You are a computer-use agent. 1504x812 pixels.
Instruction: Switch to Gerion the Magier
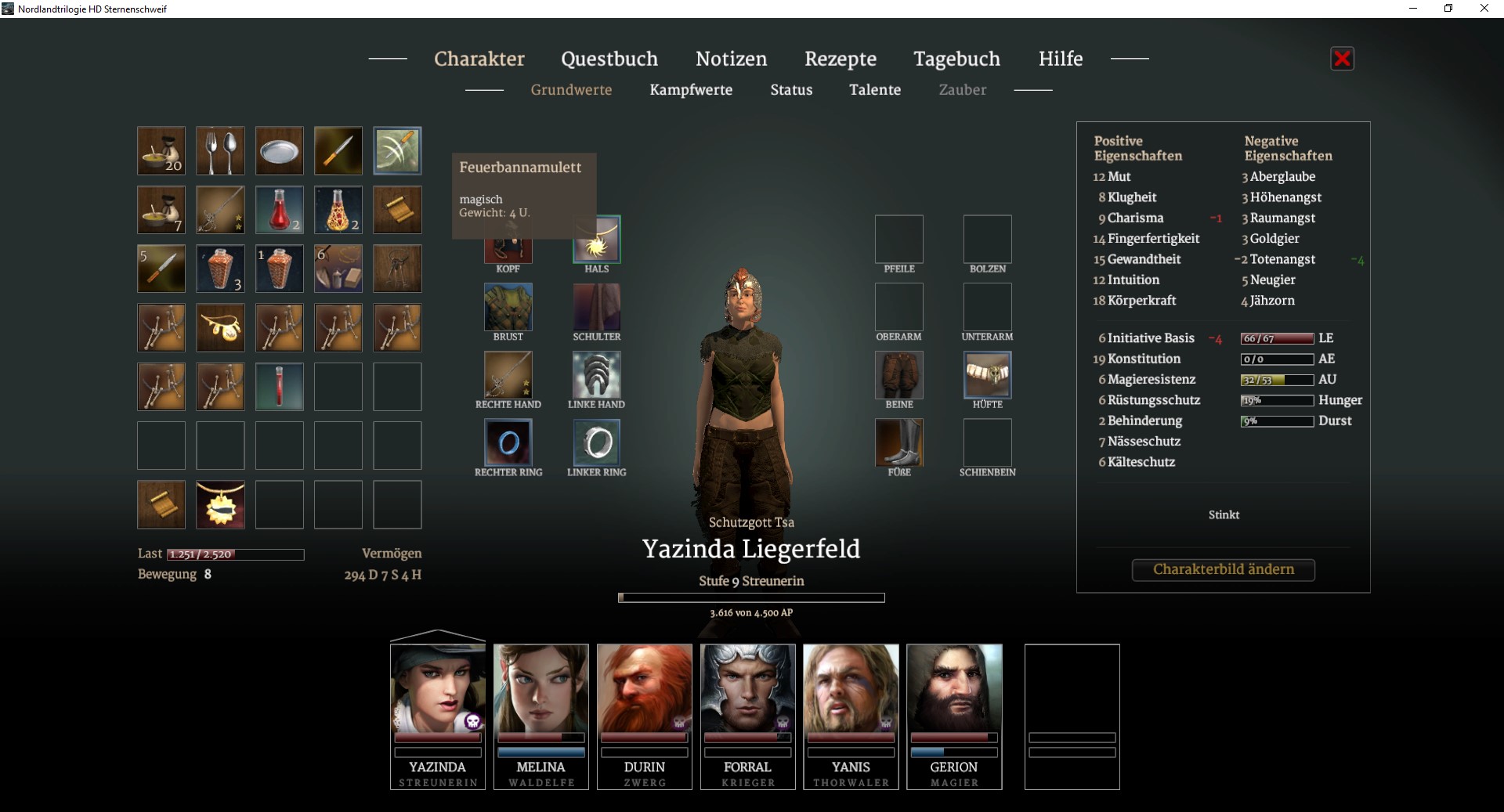pyautogui.click(x=954, y=689)
